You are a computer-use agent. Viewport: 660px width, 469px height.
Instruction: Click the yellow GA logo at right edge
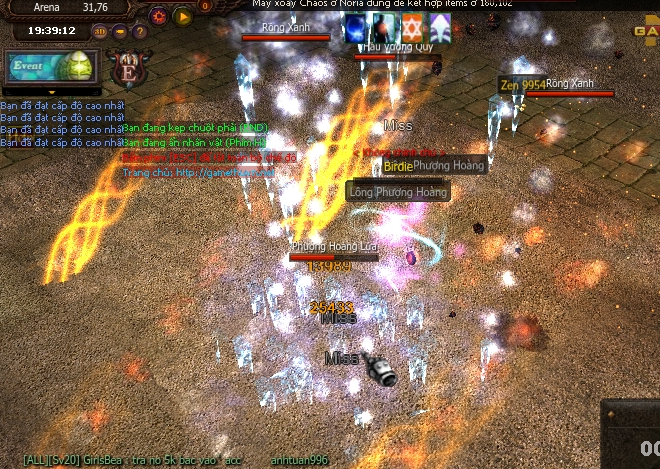pyautogui.click(x=646, y=31)
